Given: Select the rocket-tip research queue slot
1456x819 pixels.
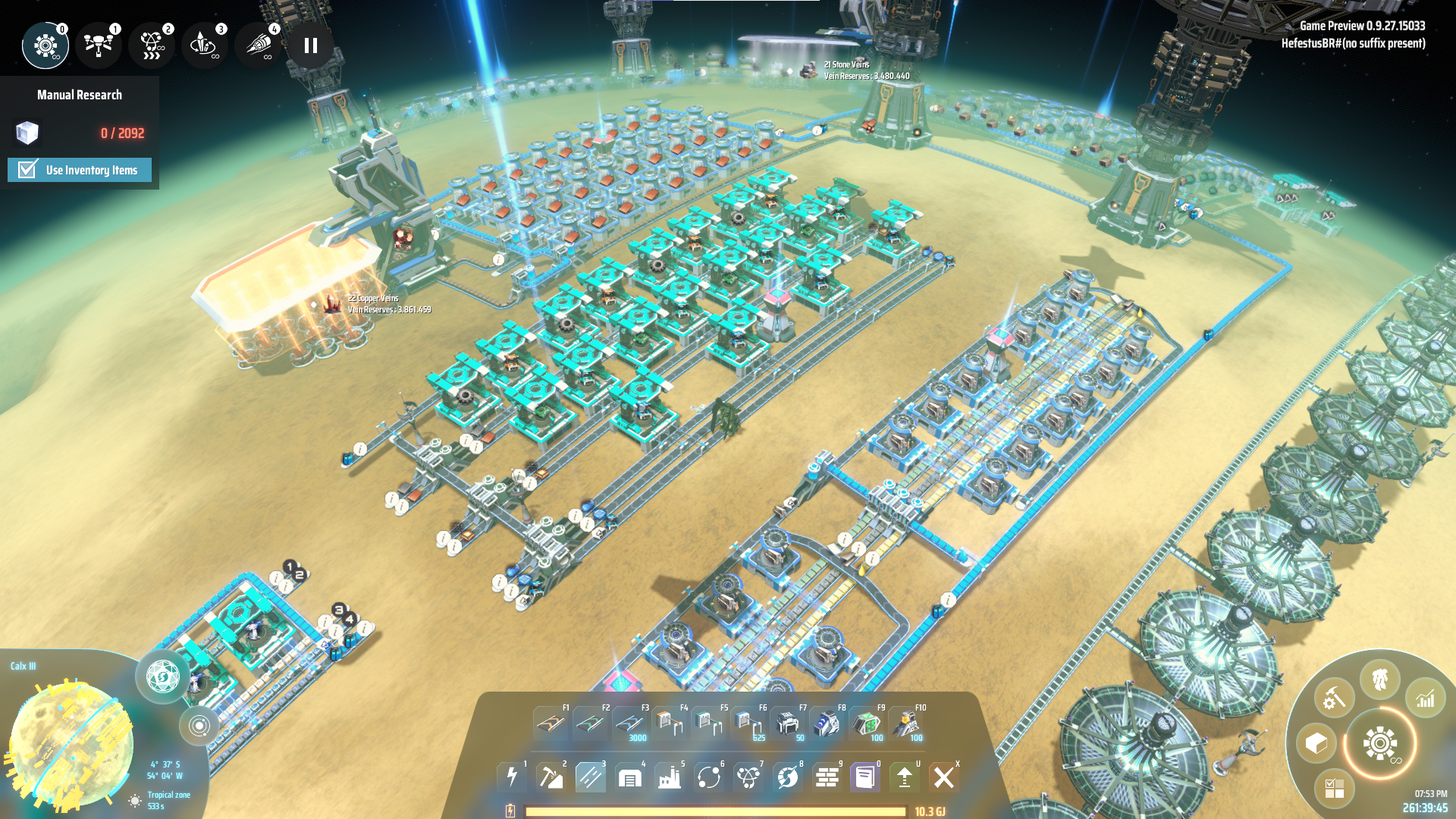Looking at the screenshot, I should (258, 45).
